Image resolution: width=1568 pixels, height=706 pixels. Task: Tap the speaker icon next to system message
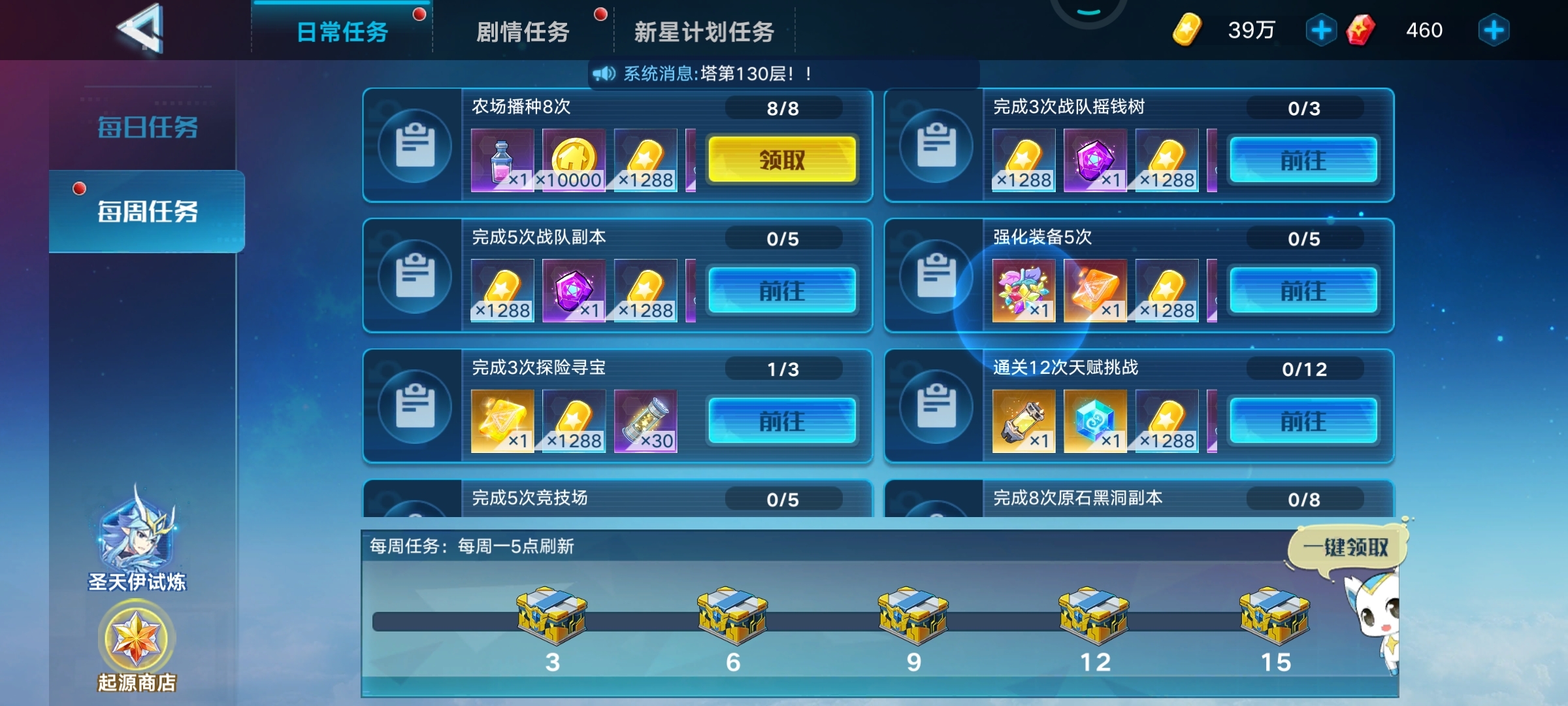(x=604, y=75)
